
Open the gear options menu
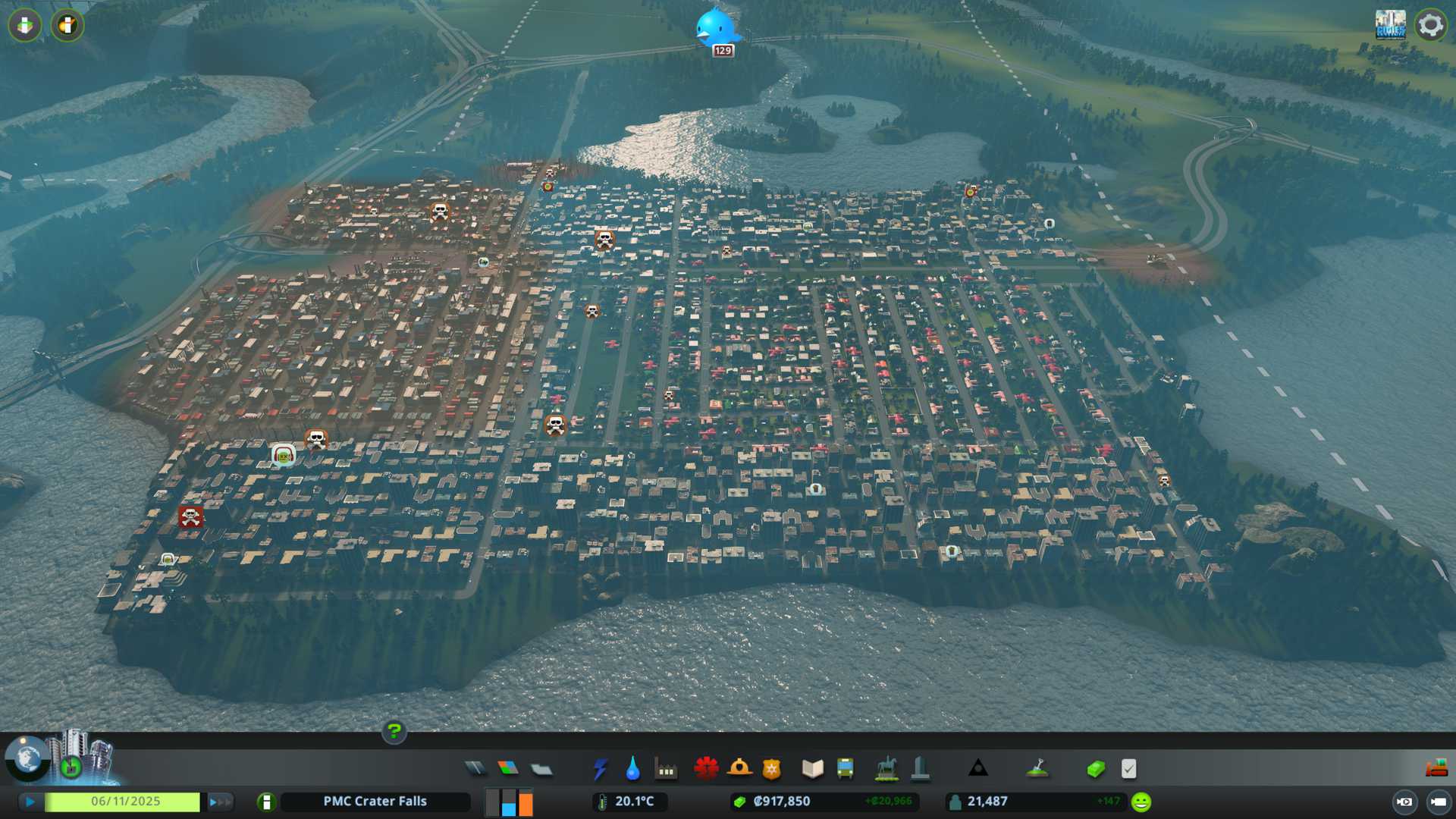point(1430,25)
